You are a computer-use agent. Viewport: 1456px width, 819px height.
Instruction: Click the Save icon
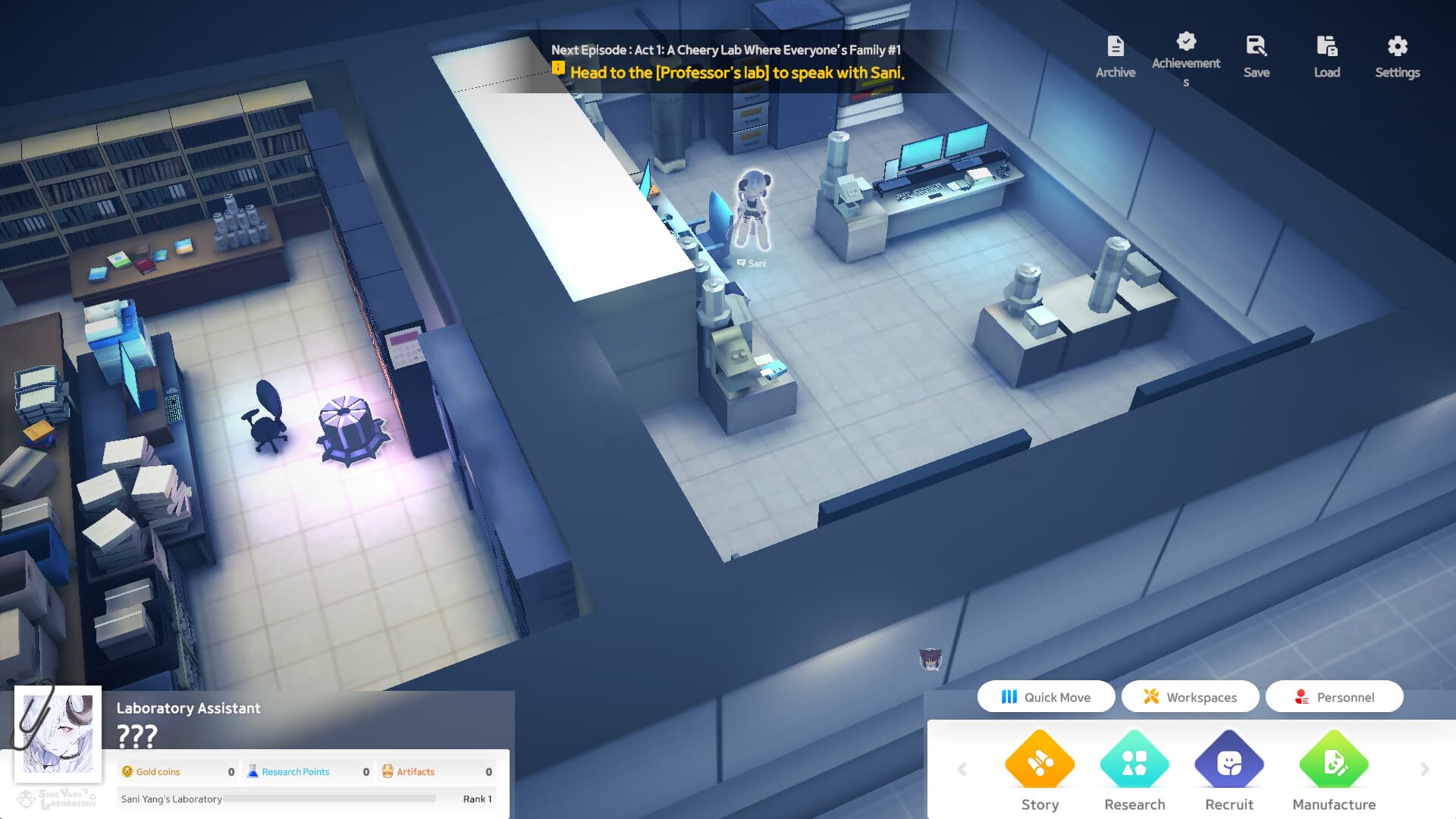pos(1256,45)
